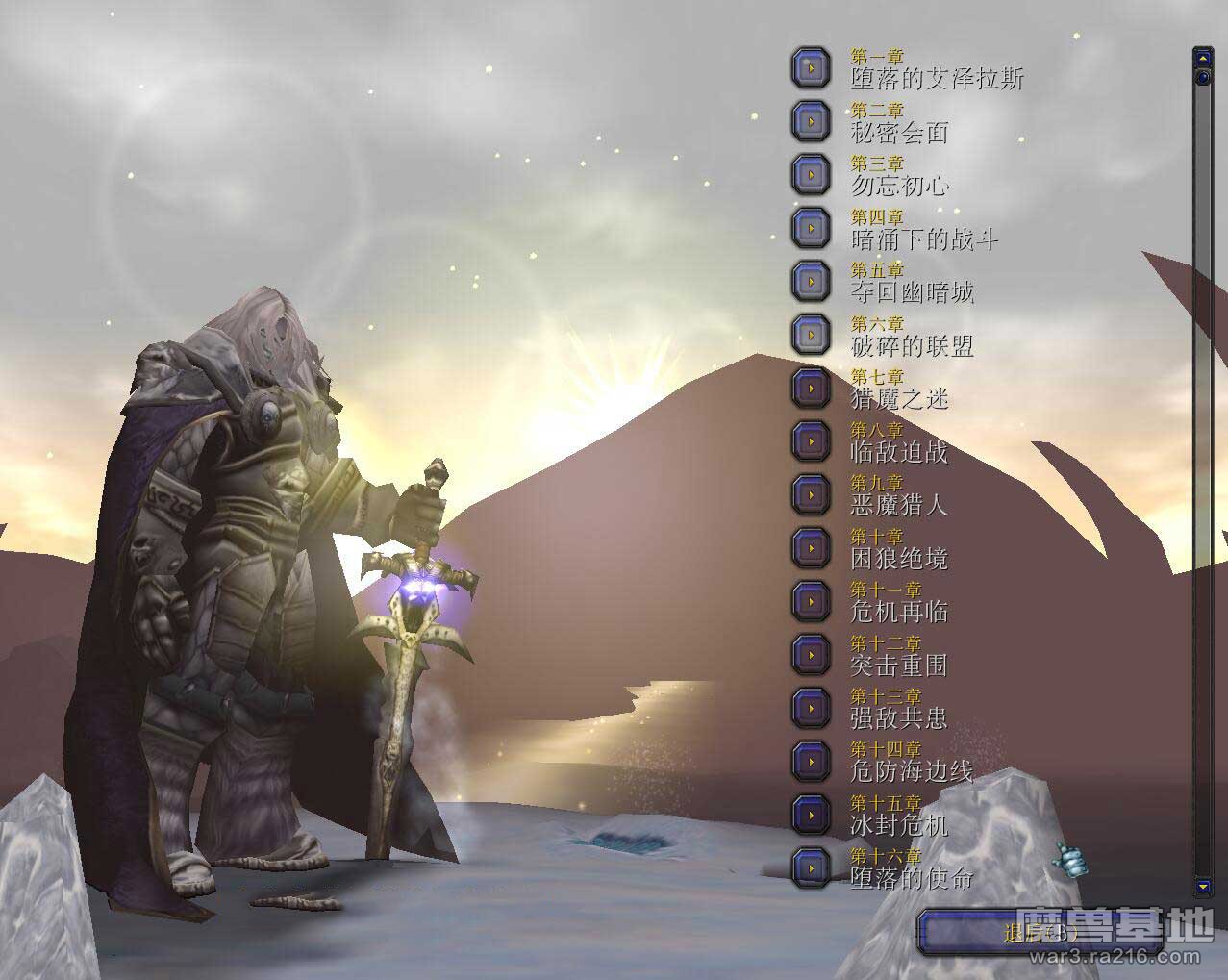This screenshot has height=980, width=1228.
Task: Choose Chapter 2 秘密会面
Action: [812, 121]
